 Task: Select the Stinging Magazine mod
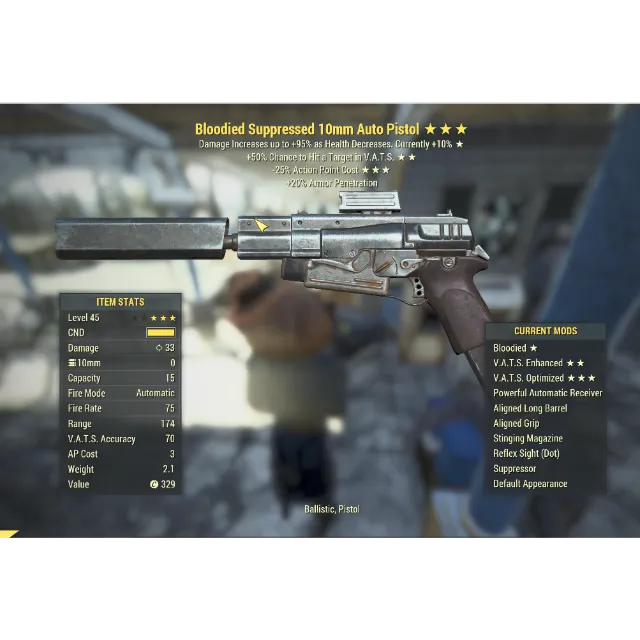(527, 438)
